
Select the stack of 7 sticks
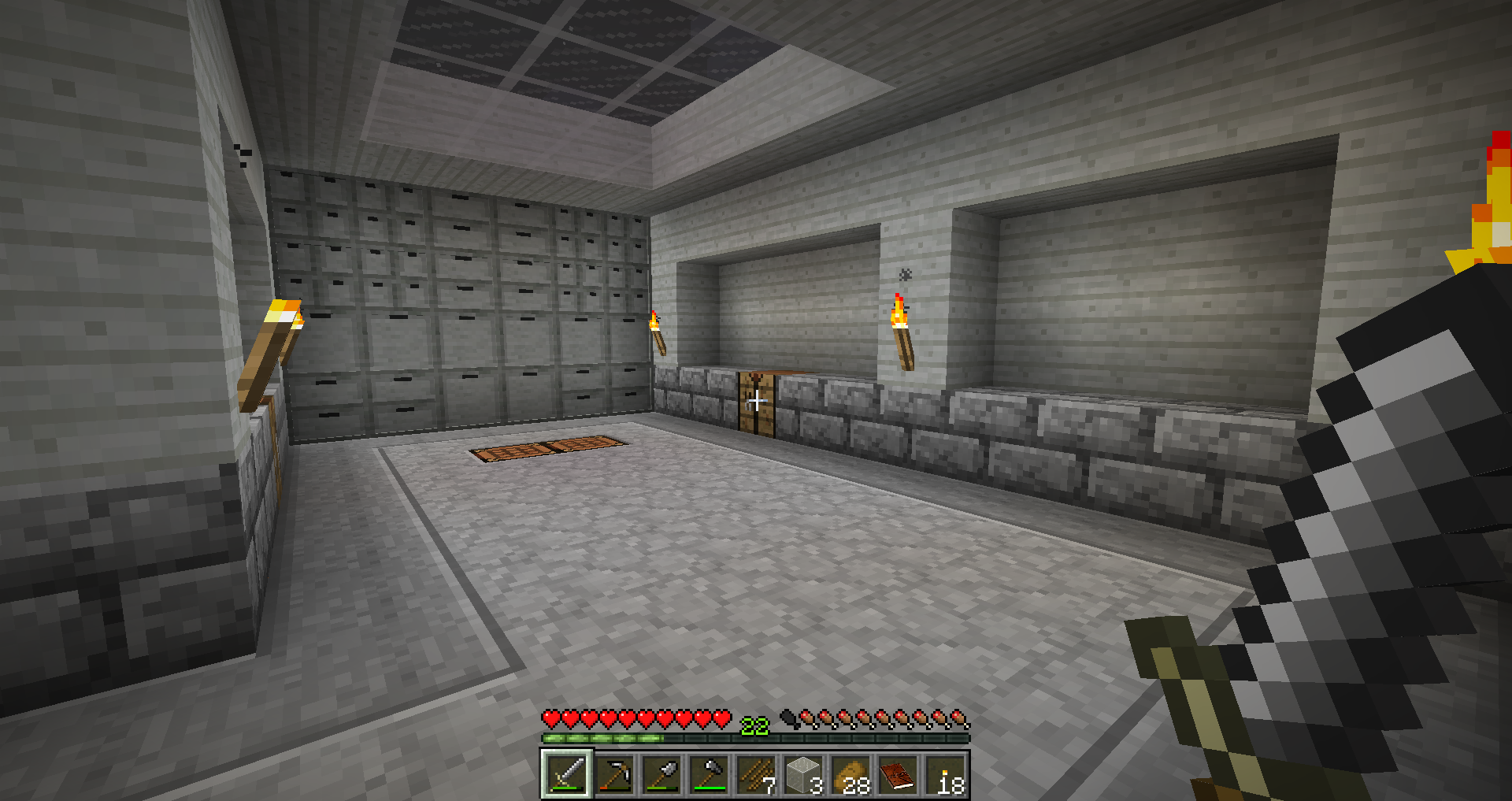coord(755,774)
